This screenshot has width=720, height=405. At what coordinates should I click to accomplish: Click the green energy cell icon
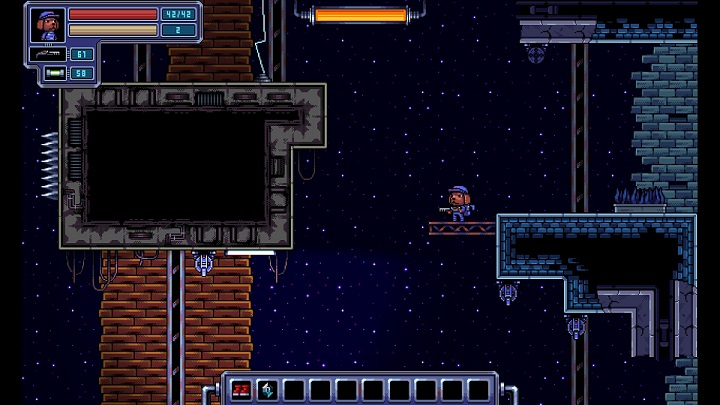(54, 73)
